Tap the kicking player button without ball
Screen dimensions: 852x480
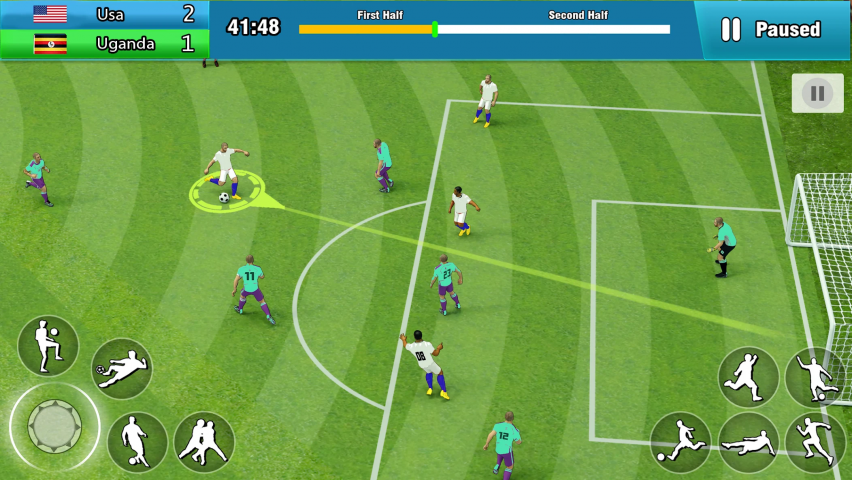pyautogui.click(x=749, y=377)
